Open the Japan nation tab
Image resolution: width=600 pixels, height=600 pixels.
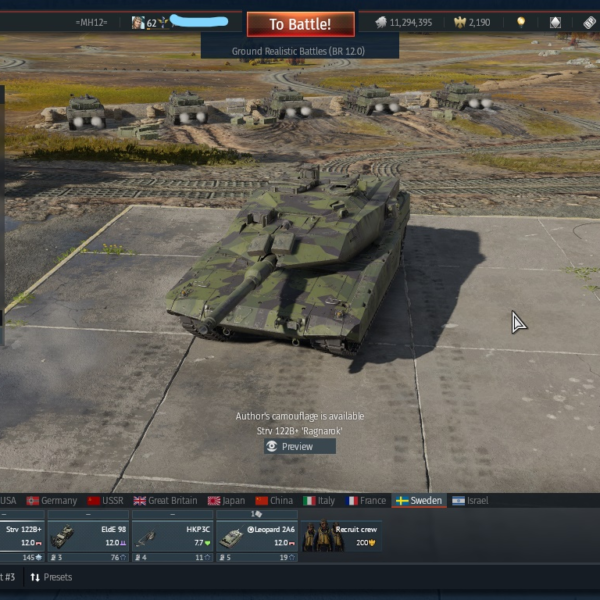pyautogui.click(x=227, y=500)
